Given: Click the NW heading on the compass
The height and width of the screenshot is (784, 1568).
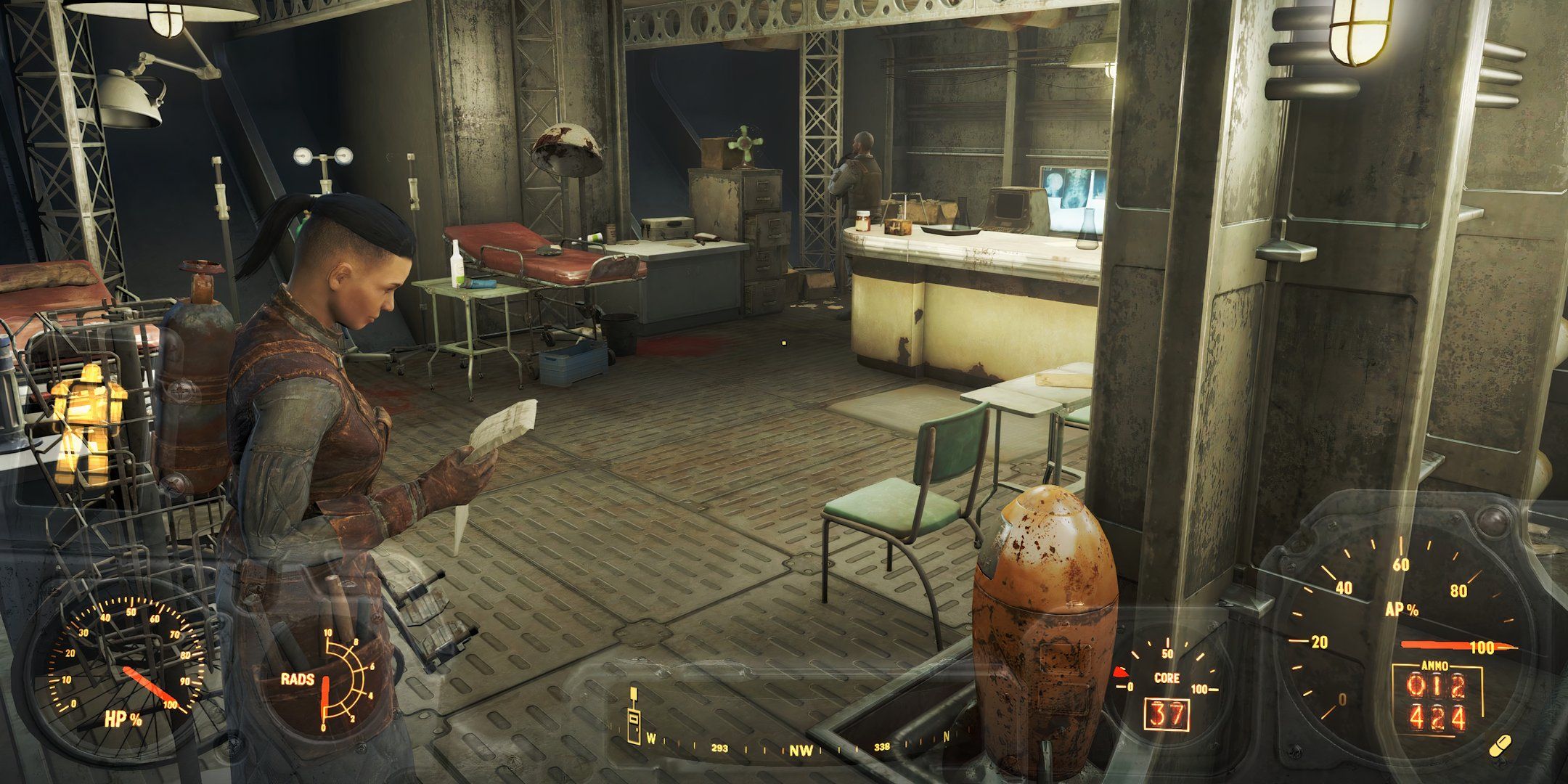Looking at the screenshot, I should click(x=801, y=751).
